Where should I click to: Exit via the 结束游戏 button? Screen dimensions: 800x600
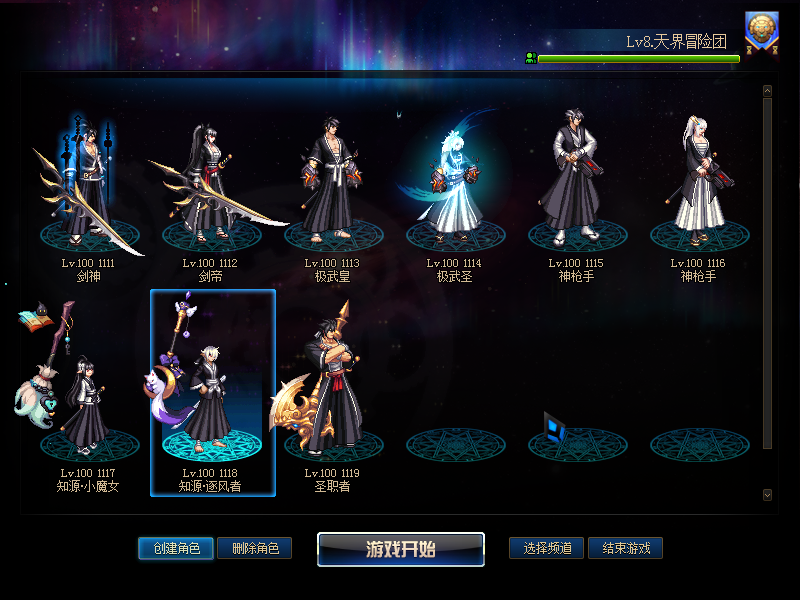pyautogui.click(x=625, y=548)
